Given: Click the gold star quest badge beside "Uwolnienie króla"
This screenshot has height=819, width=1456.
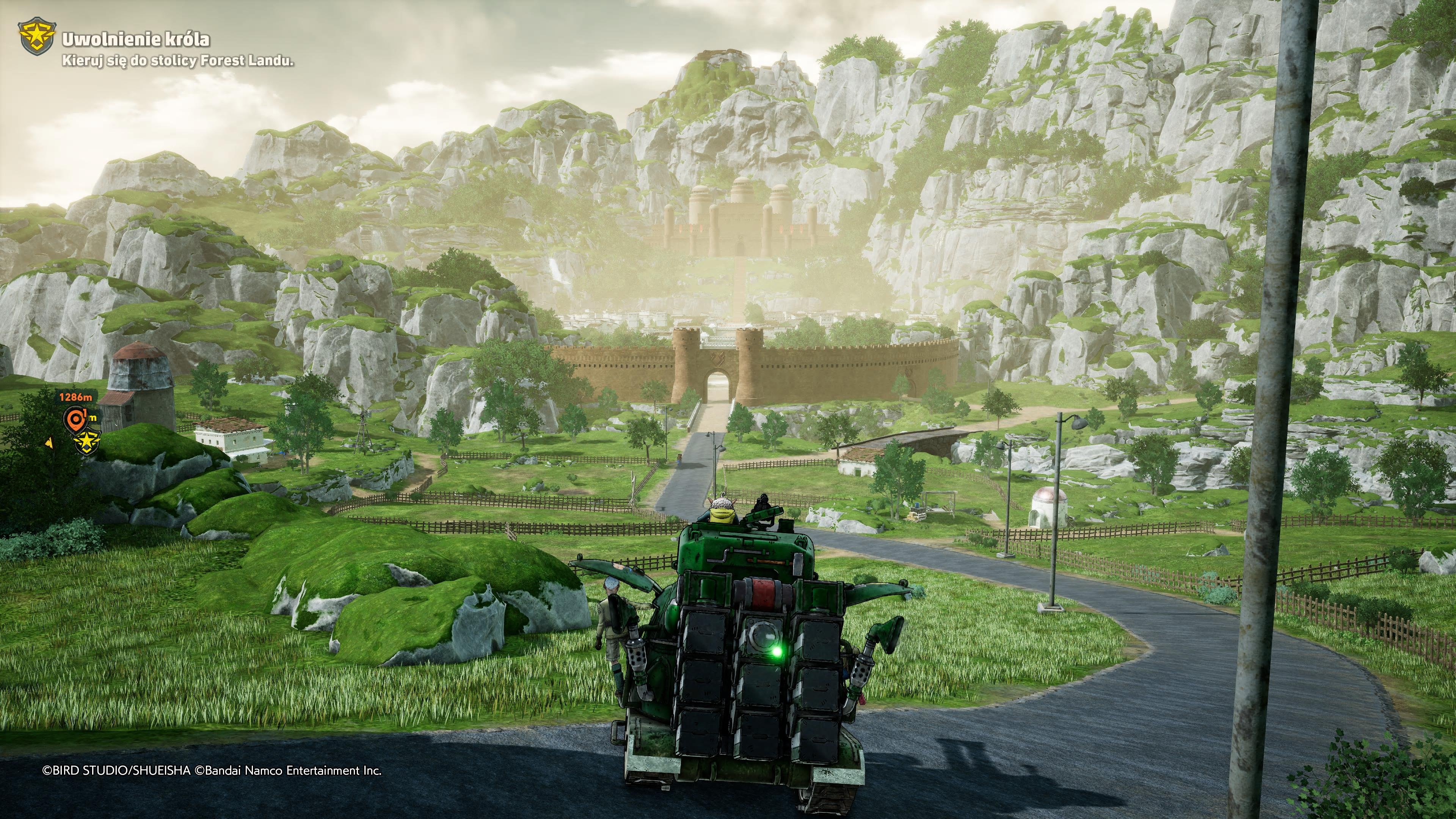Looking at the screenshot, I should click(x=37, y=37).
